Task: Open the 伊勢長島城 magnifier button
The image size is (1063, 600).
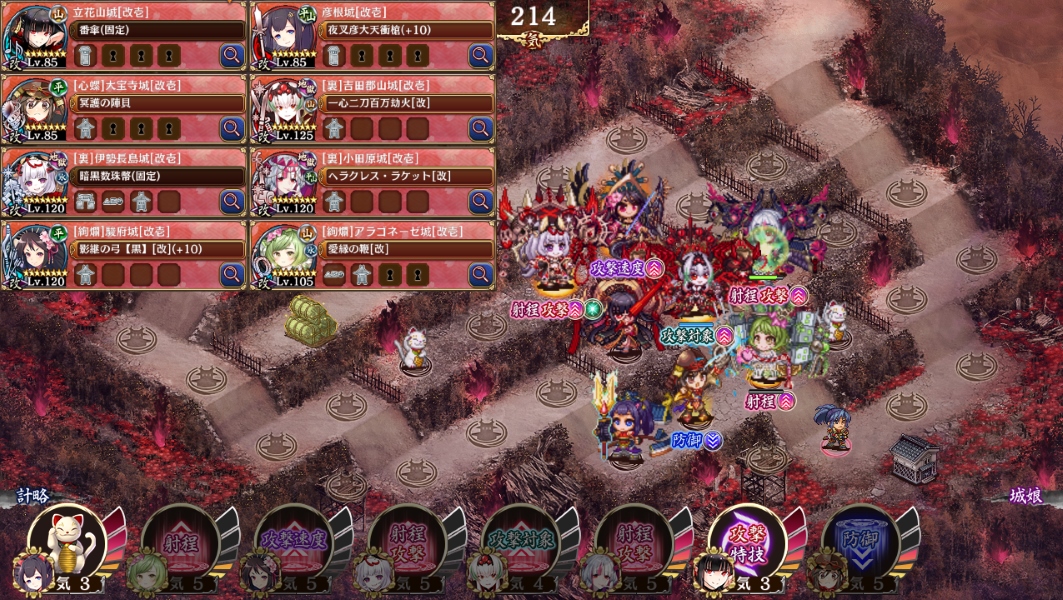Action: click(x=233, y=202)
